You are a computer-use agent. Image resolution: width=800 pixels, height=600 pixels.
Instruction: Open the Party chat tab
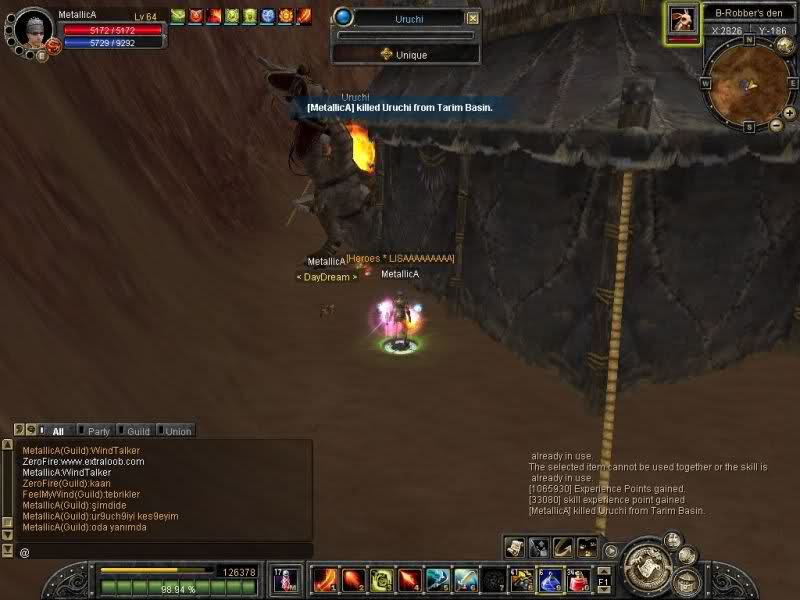pos(98,431)
